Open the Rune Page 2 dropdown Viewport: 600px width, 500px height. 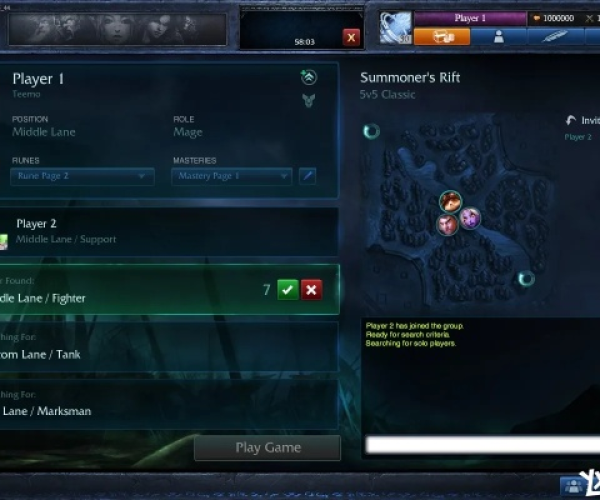click(x=83, y=176)
